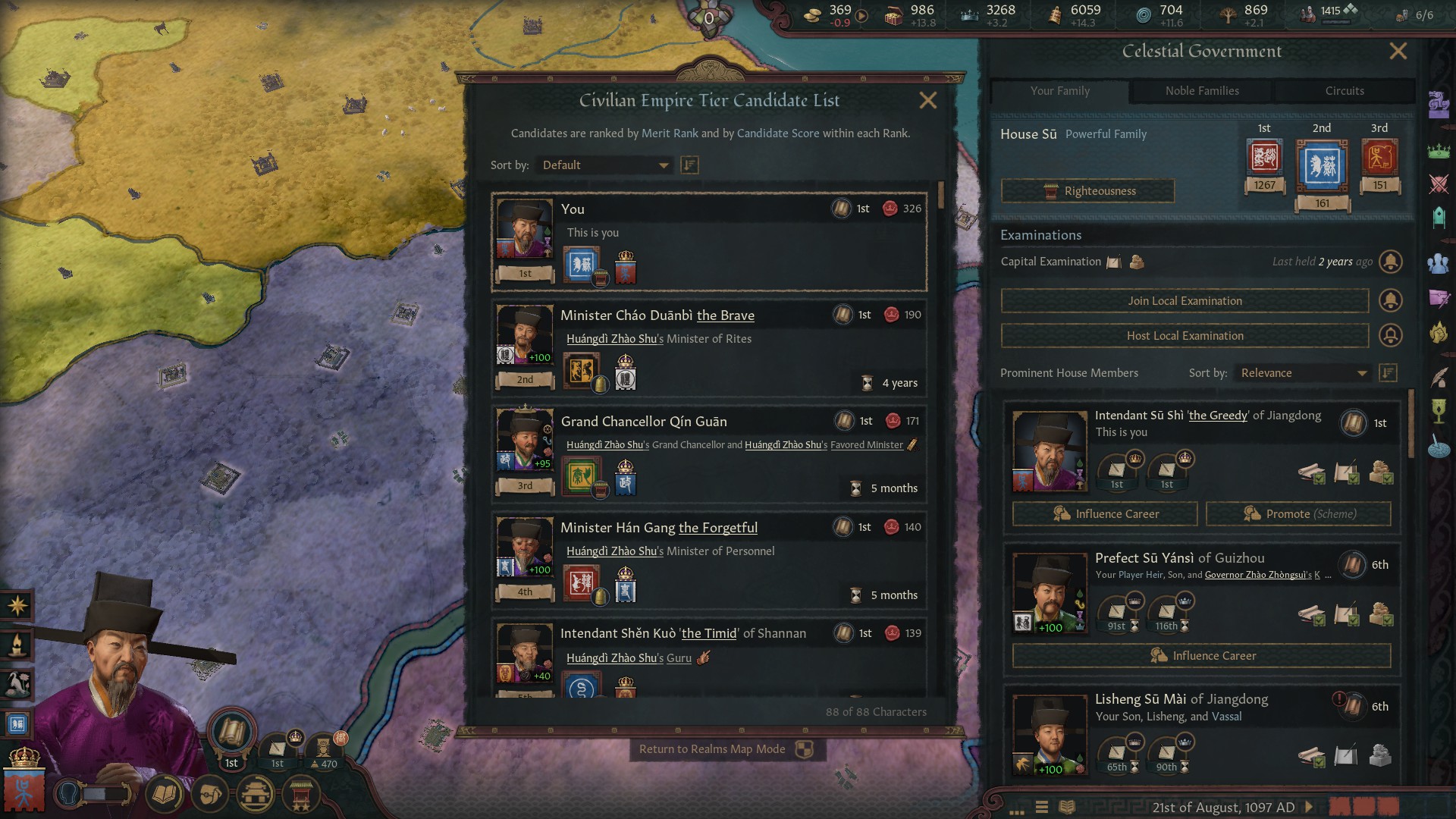1456x819 pixels.
Task: Click the Righteousness button
Action: click(x=1087, y=191)
